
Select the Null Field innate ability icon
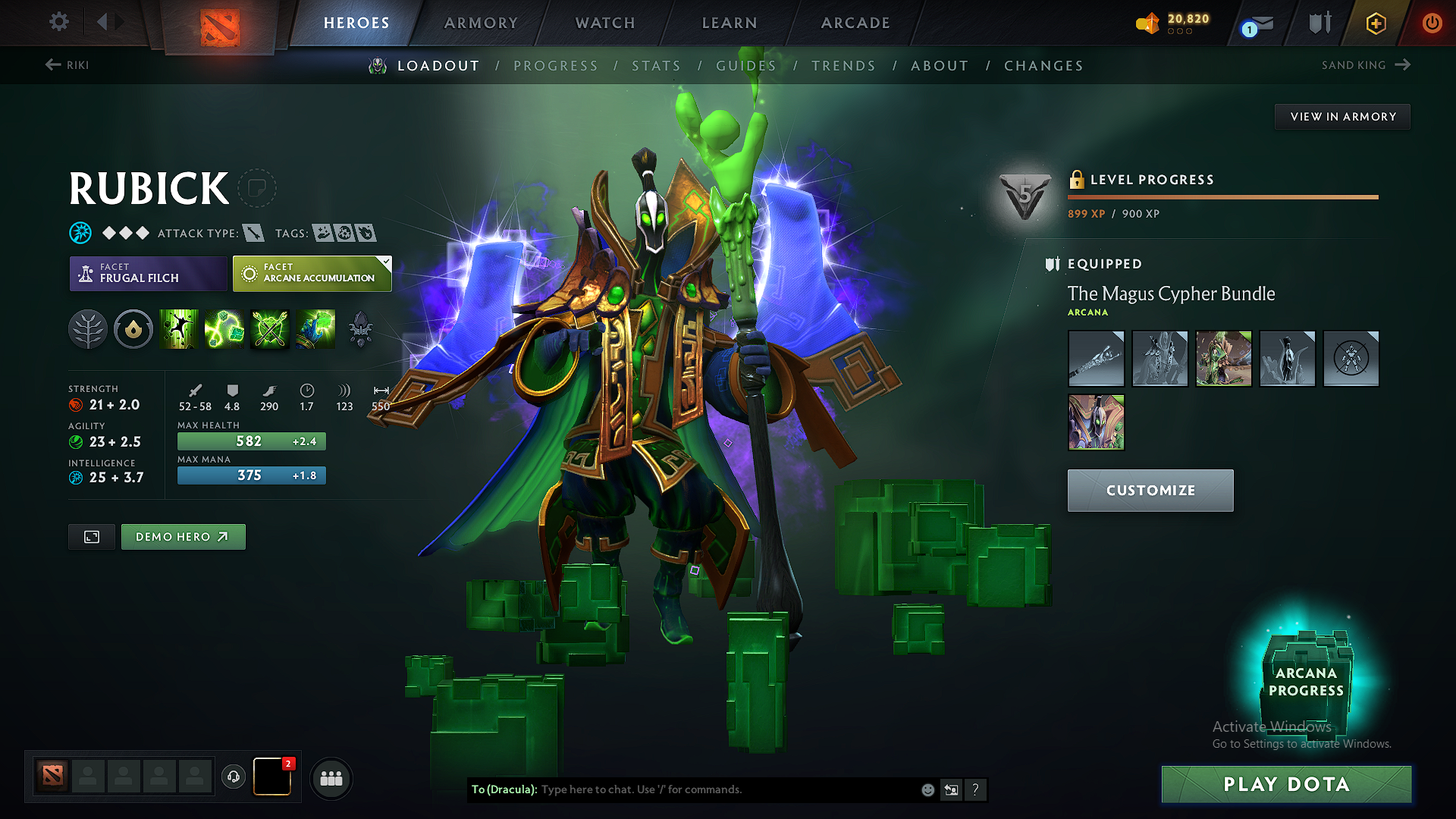click(x=133, y=329)
